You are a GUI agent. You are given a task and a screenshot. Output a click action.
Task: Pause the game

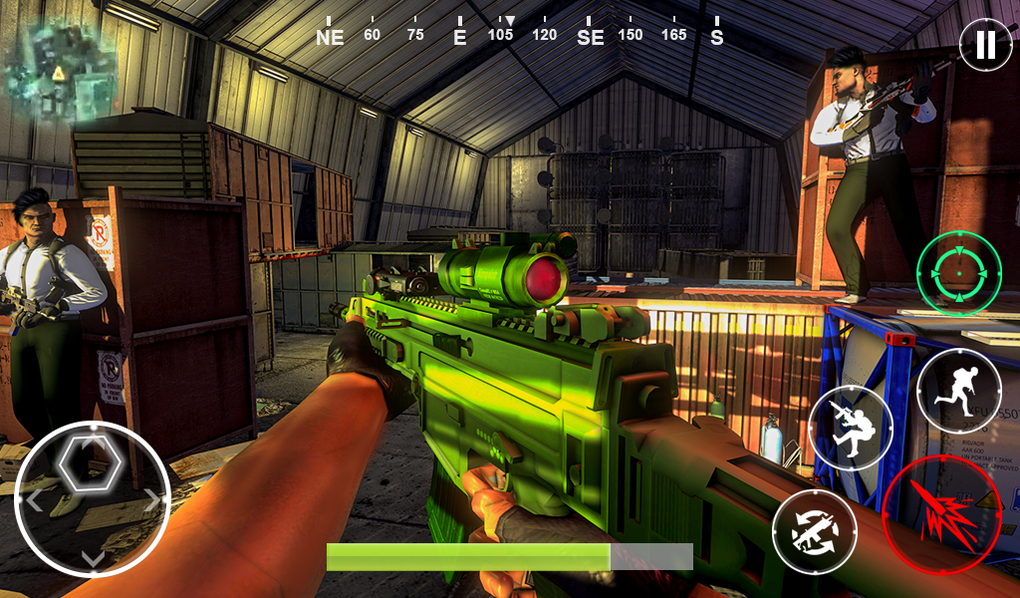click(x=985, y=44)
